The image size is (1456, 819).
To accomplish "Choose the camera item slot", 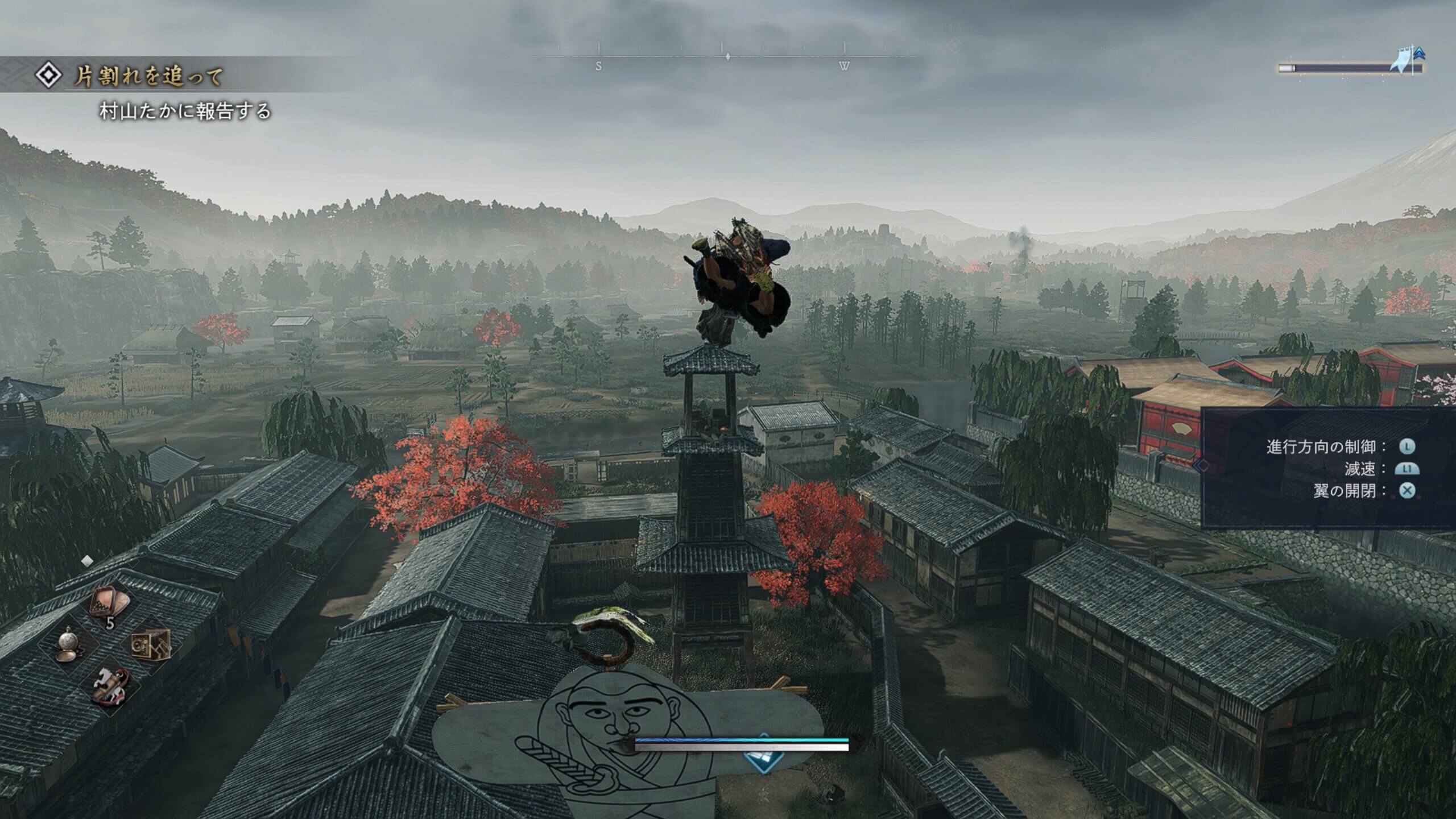I will (150, 646).
